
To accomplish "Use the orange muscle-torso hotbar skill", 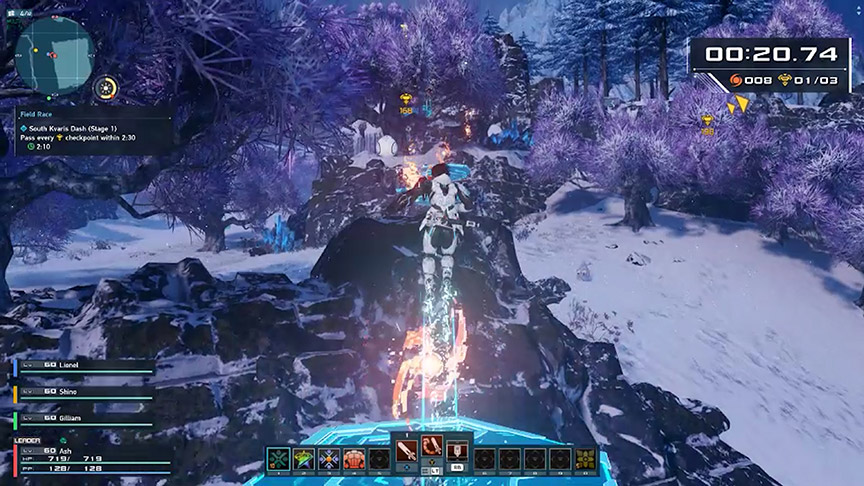I will 353,459.
